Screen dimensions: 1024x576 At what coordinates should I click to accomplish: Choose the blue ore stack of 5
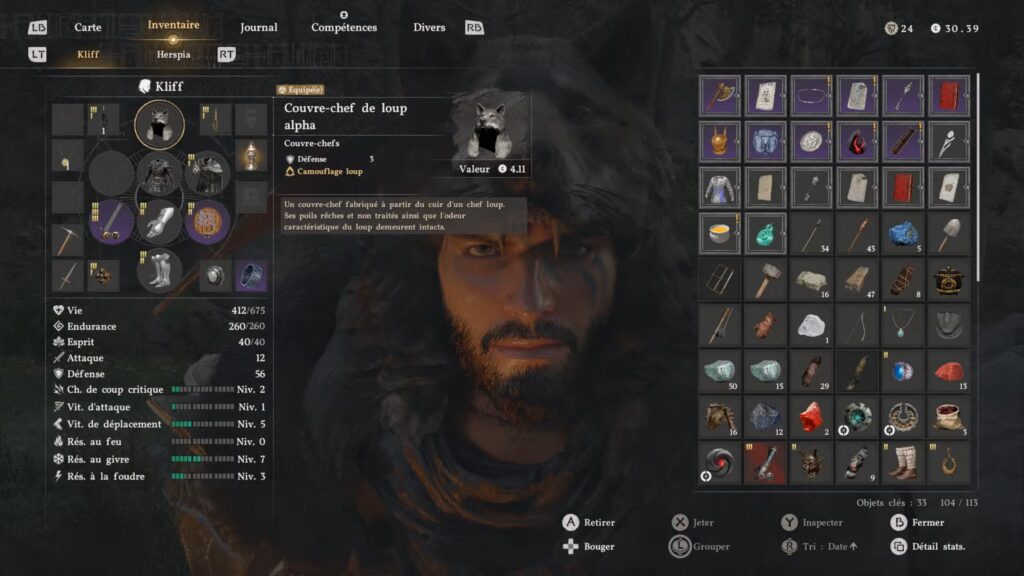903,234
